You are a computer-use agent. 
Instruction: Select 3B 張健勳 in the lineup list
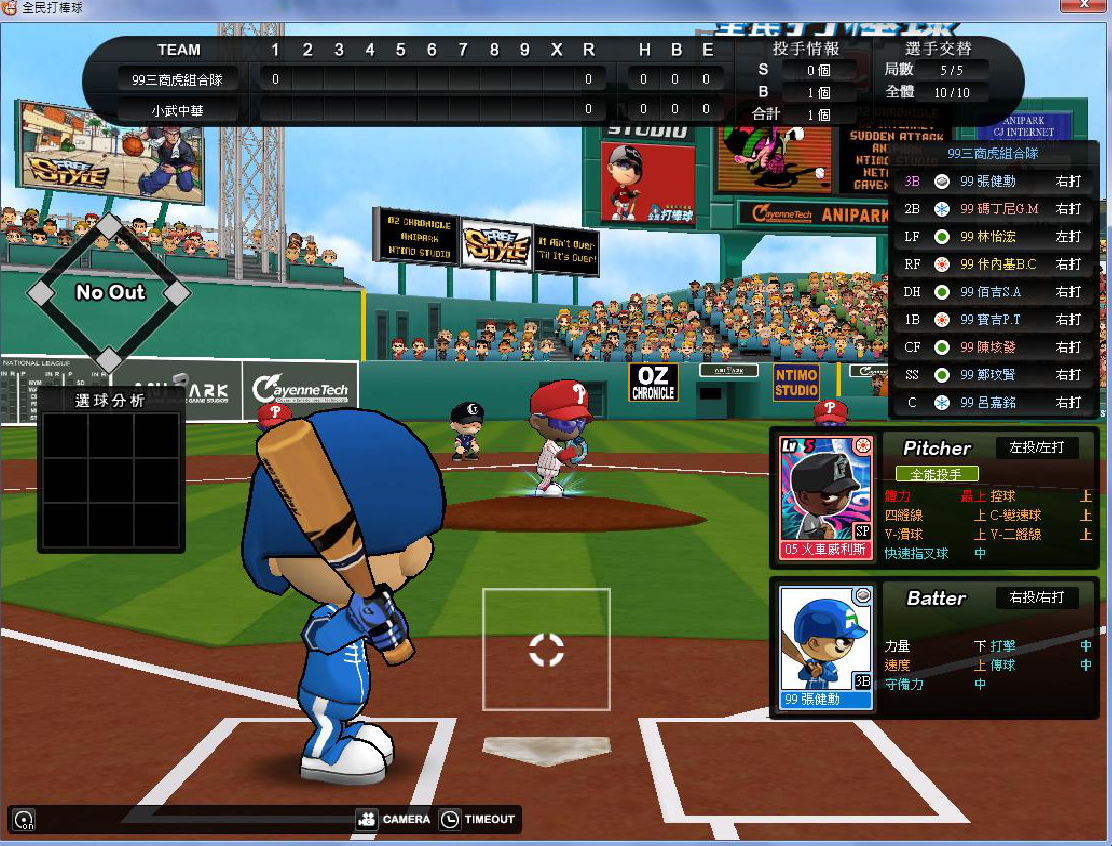[992, 182]
